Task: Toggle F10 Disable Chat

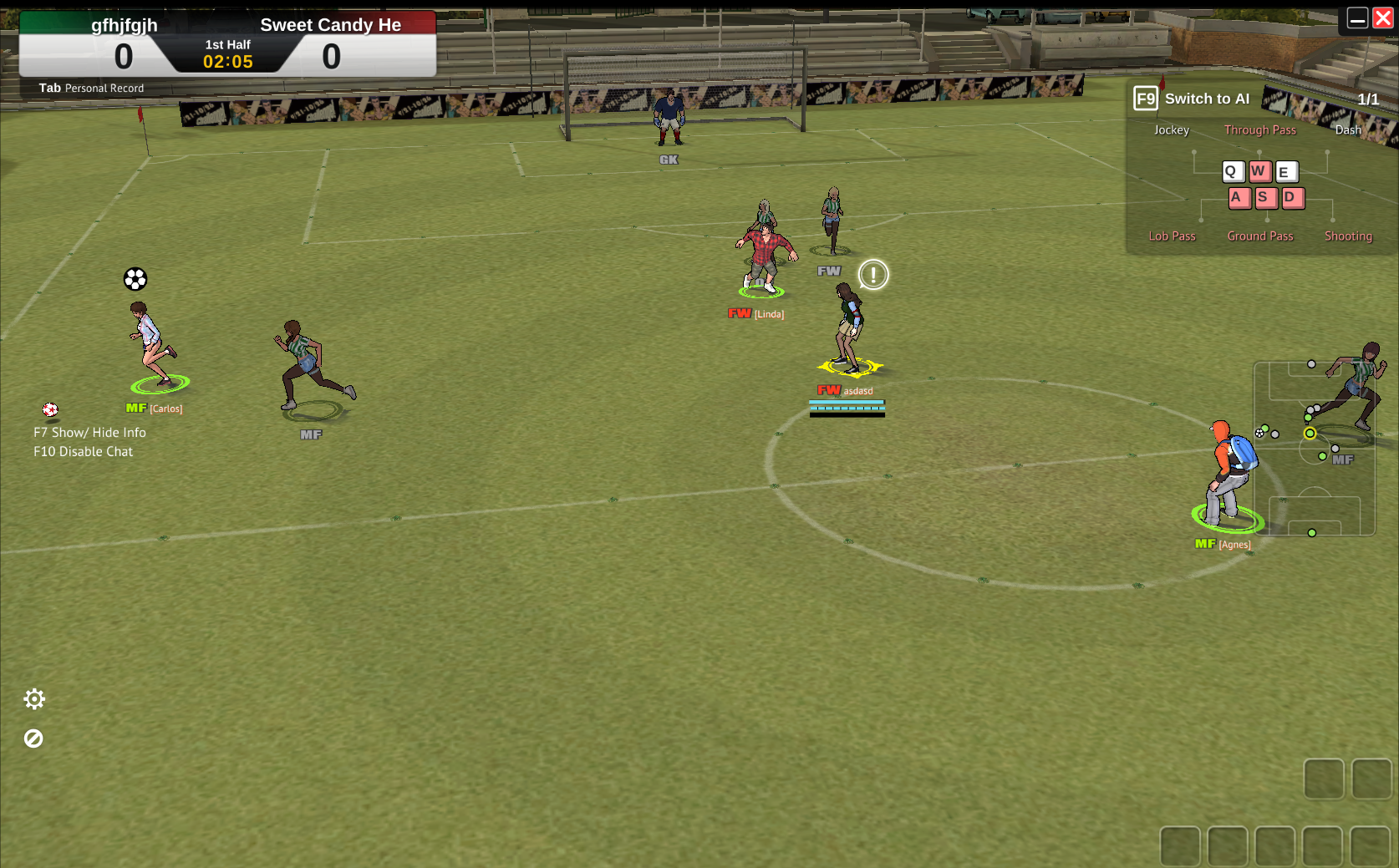Action: (83, 451)
